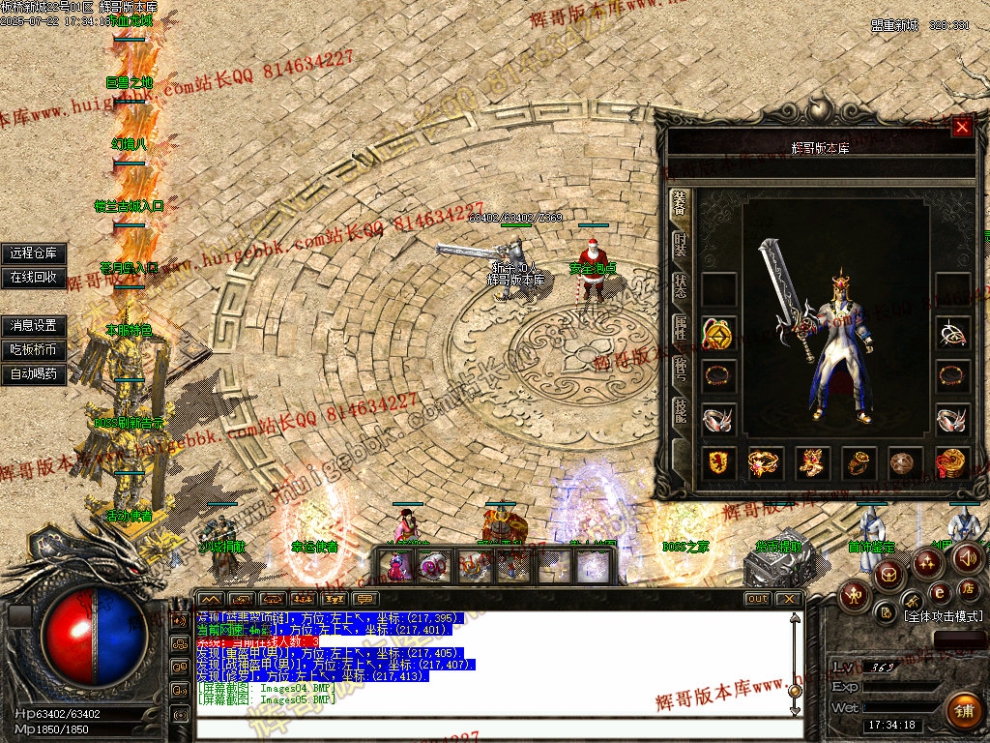Select the red lion shield emblem slot
990x743 pixels.
[718, 462]
